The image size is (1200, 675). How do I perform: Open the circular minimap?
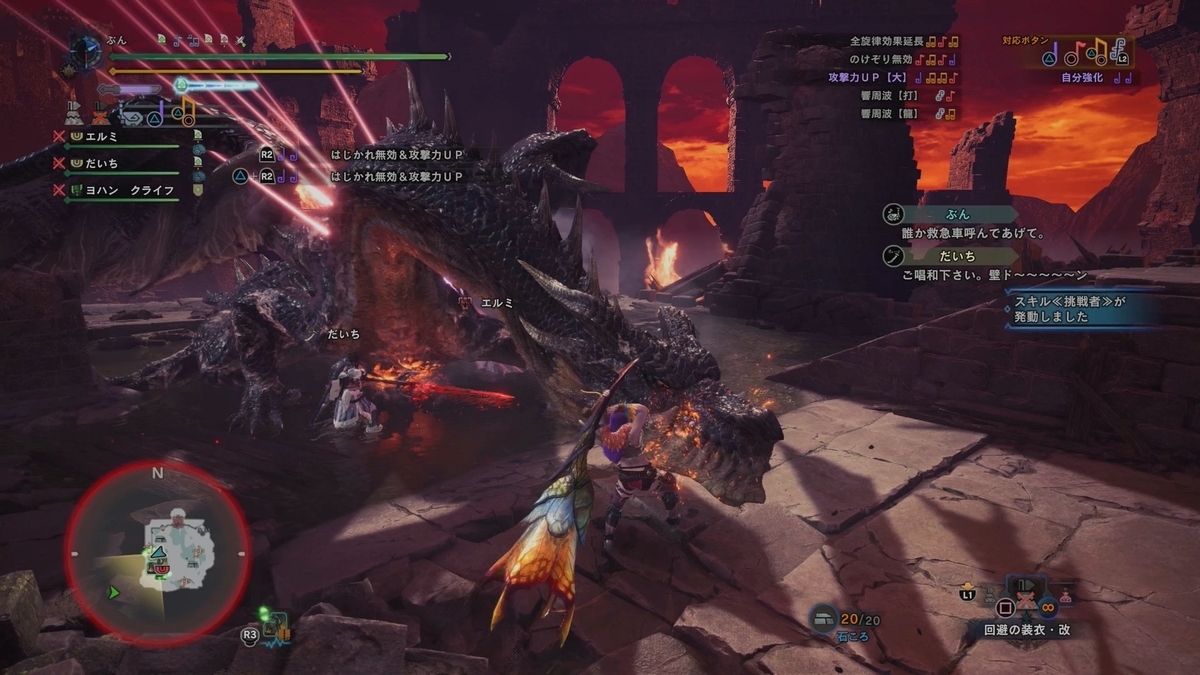[157, 553]
